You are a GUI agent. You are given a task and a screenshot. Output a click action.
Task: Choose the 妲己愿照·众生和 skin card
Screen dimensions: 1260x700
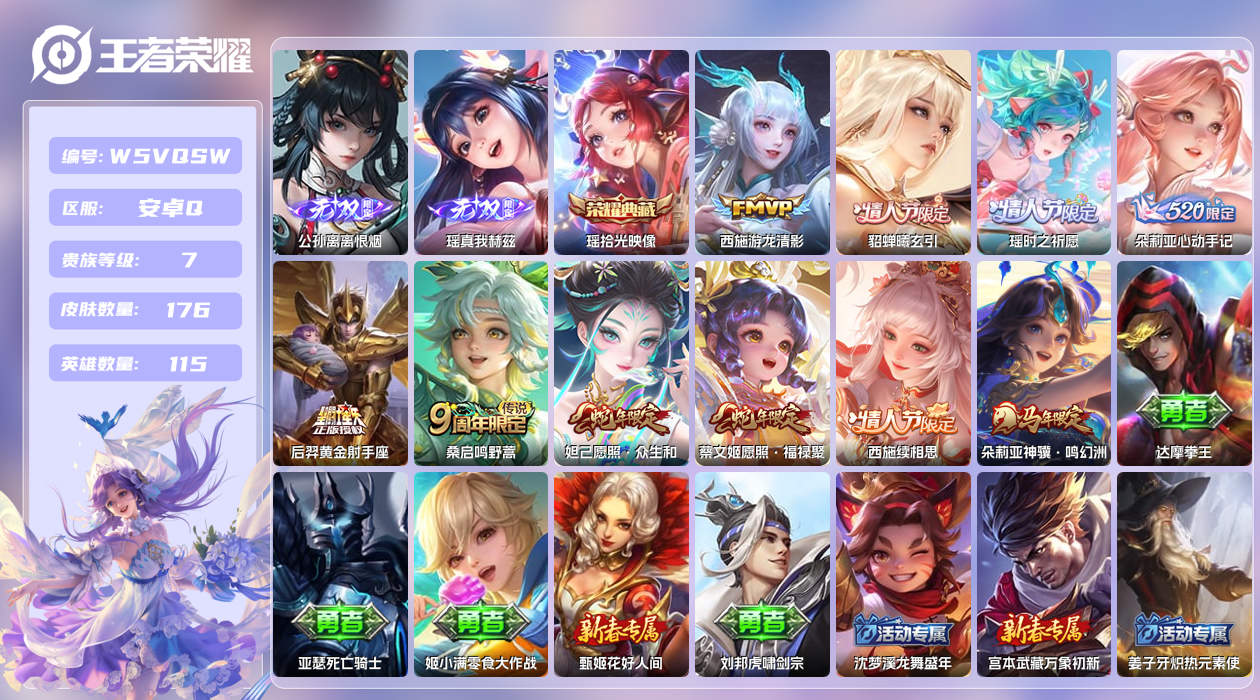[621, 363]
